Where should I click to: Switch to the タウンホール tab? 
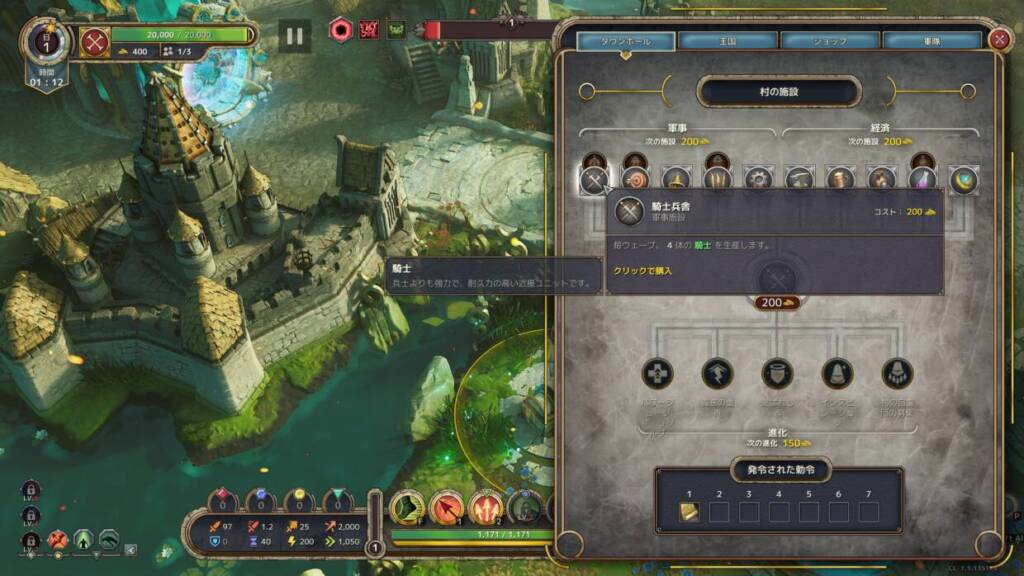click(x=624, y=41)
